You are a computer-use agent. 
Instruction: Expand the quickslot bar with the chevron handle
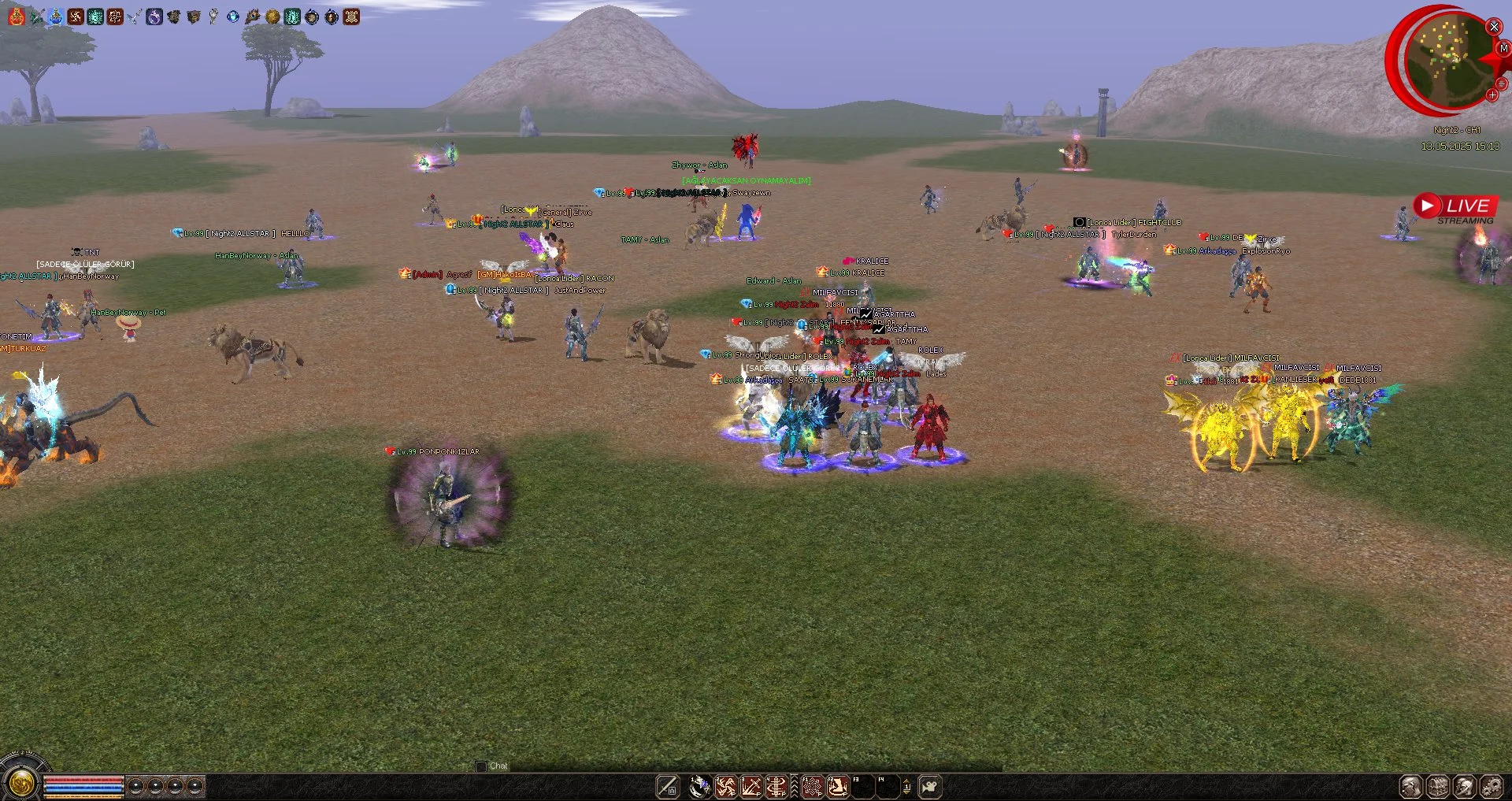(794, 786)
